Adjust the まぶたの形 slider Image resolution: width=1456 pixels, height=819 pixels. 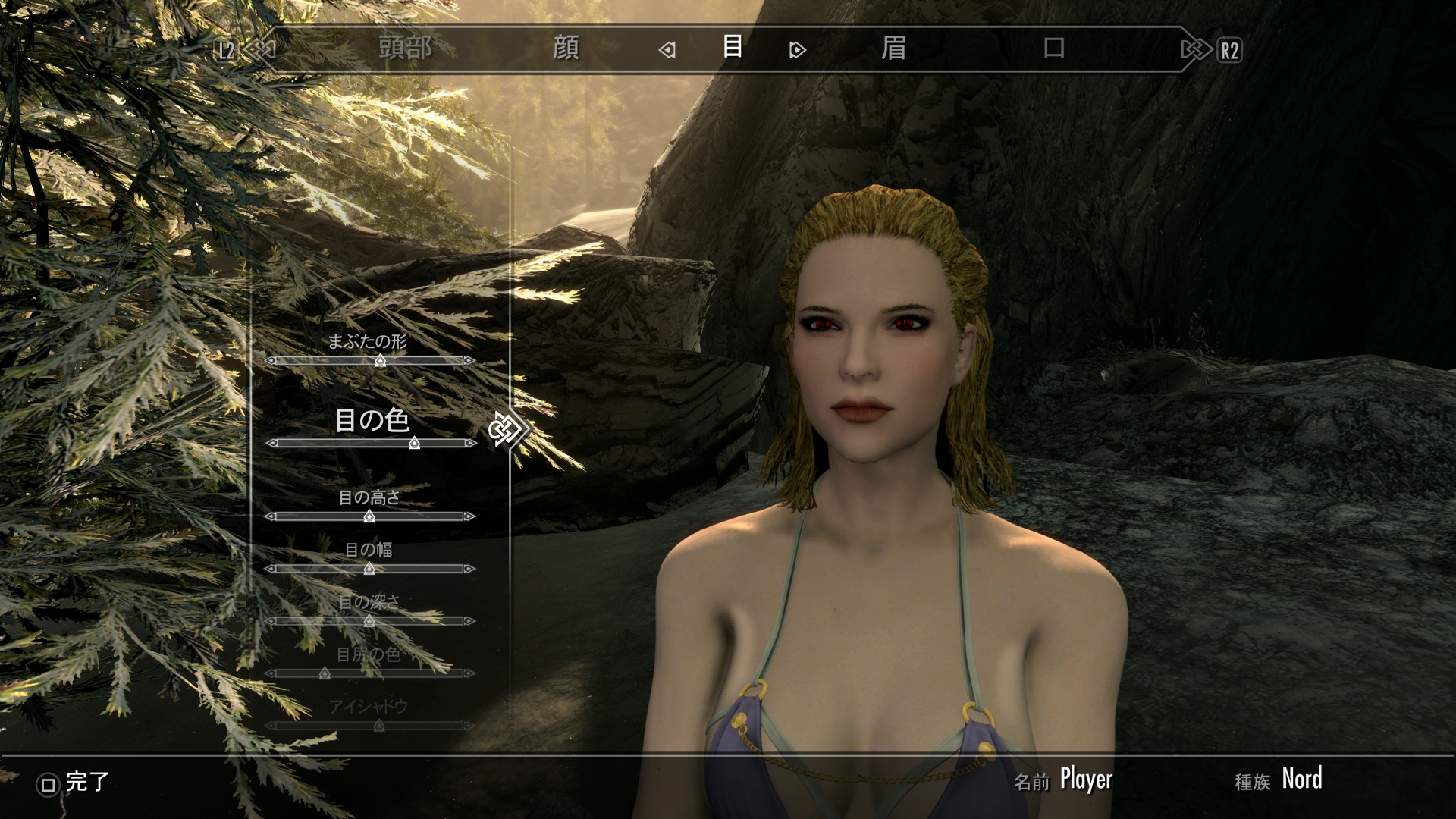380,361
